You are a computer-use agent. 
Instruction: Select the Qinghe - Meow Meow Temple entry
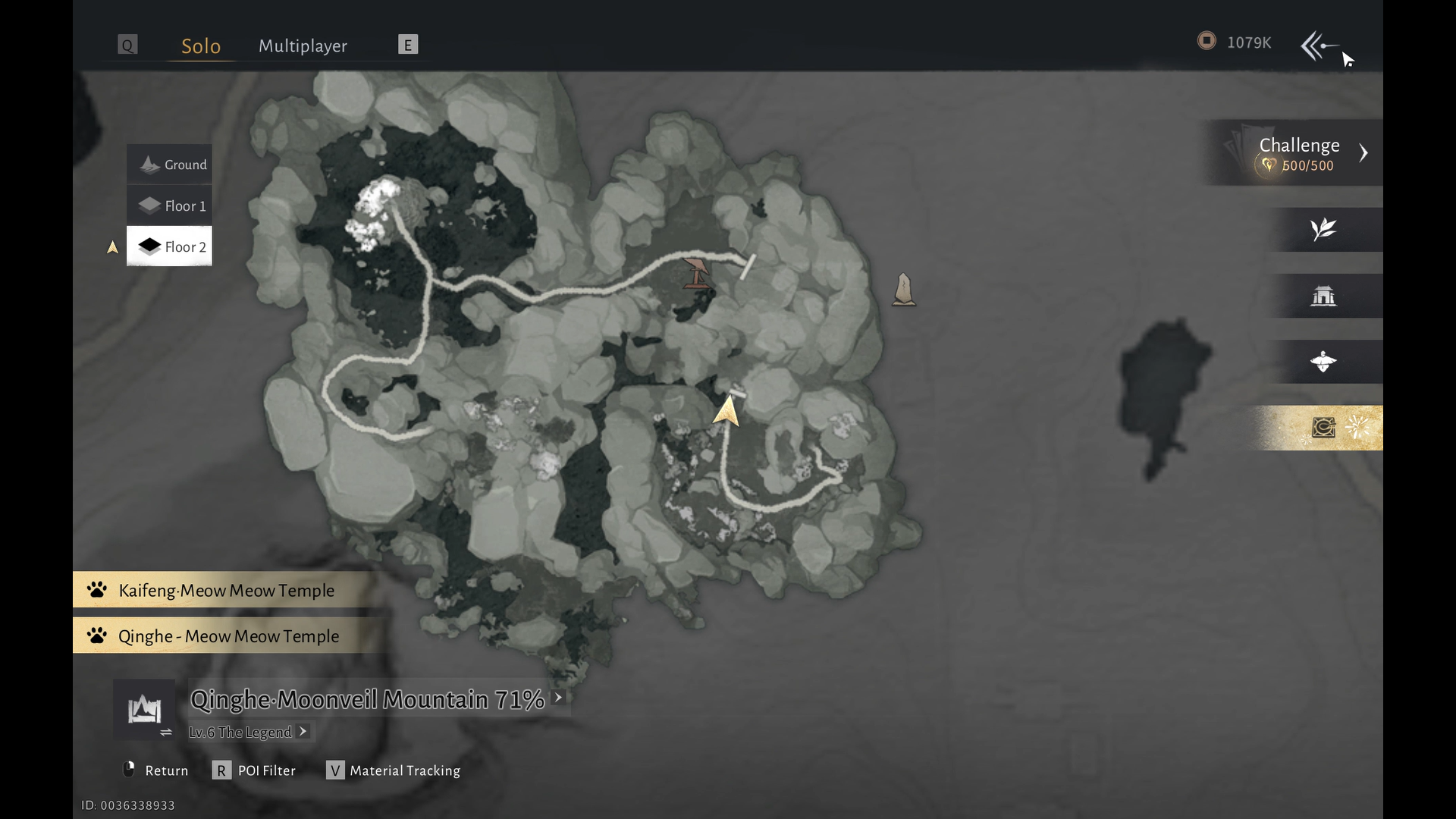228,635
